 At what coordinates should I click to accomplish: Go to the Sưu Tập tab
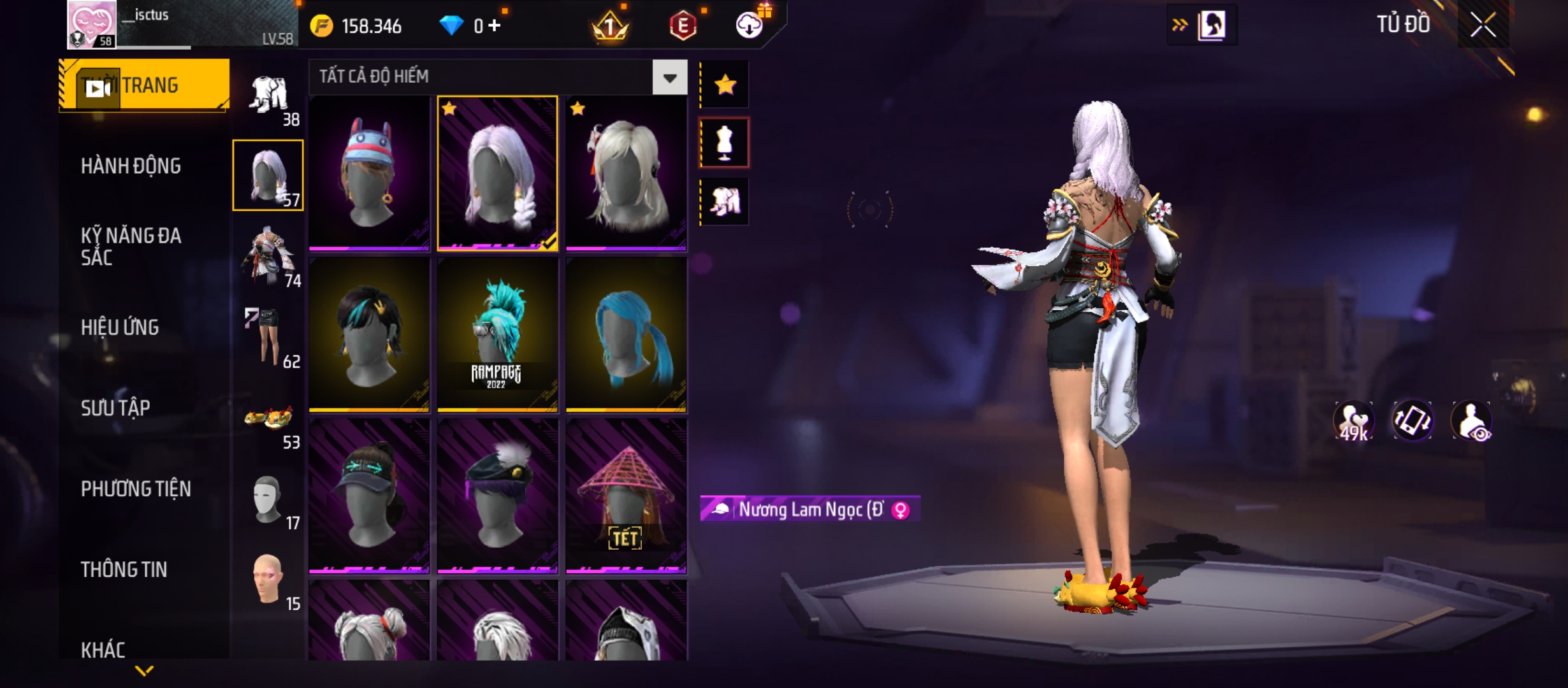click(115, 408)
